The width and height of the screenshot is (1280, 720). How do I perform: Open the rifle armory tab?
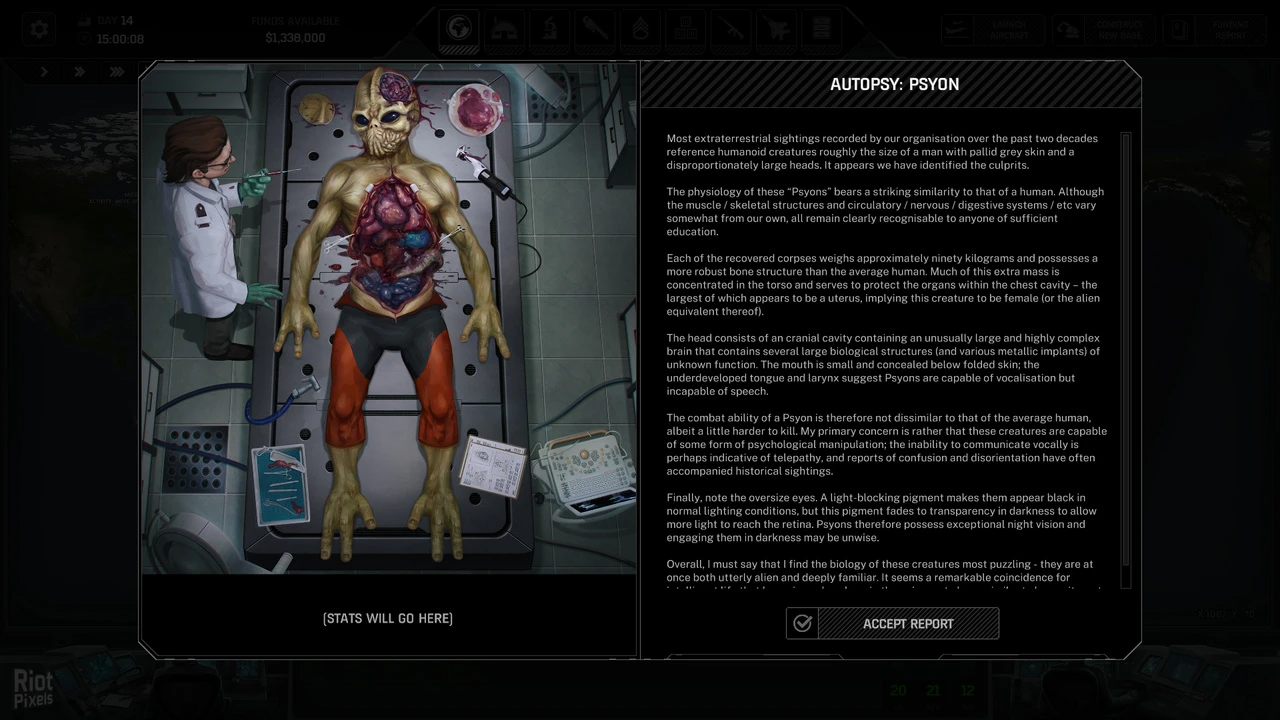coord(730,30)
